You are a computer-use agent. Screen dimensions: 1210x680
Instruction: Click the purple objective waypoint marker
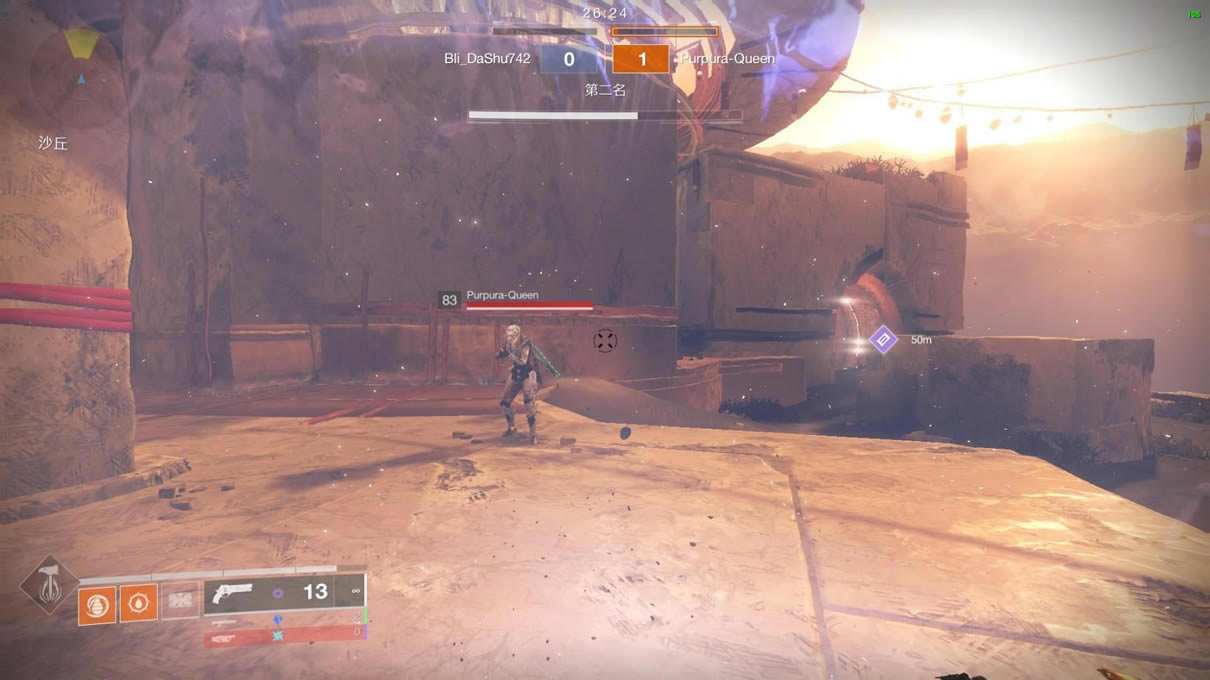click(883, 340)
